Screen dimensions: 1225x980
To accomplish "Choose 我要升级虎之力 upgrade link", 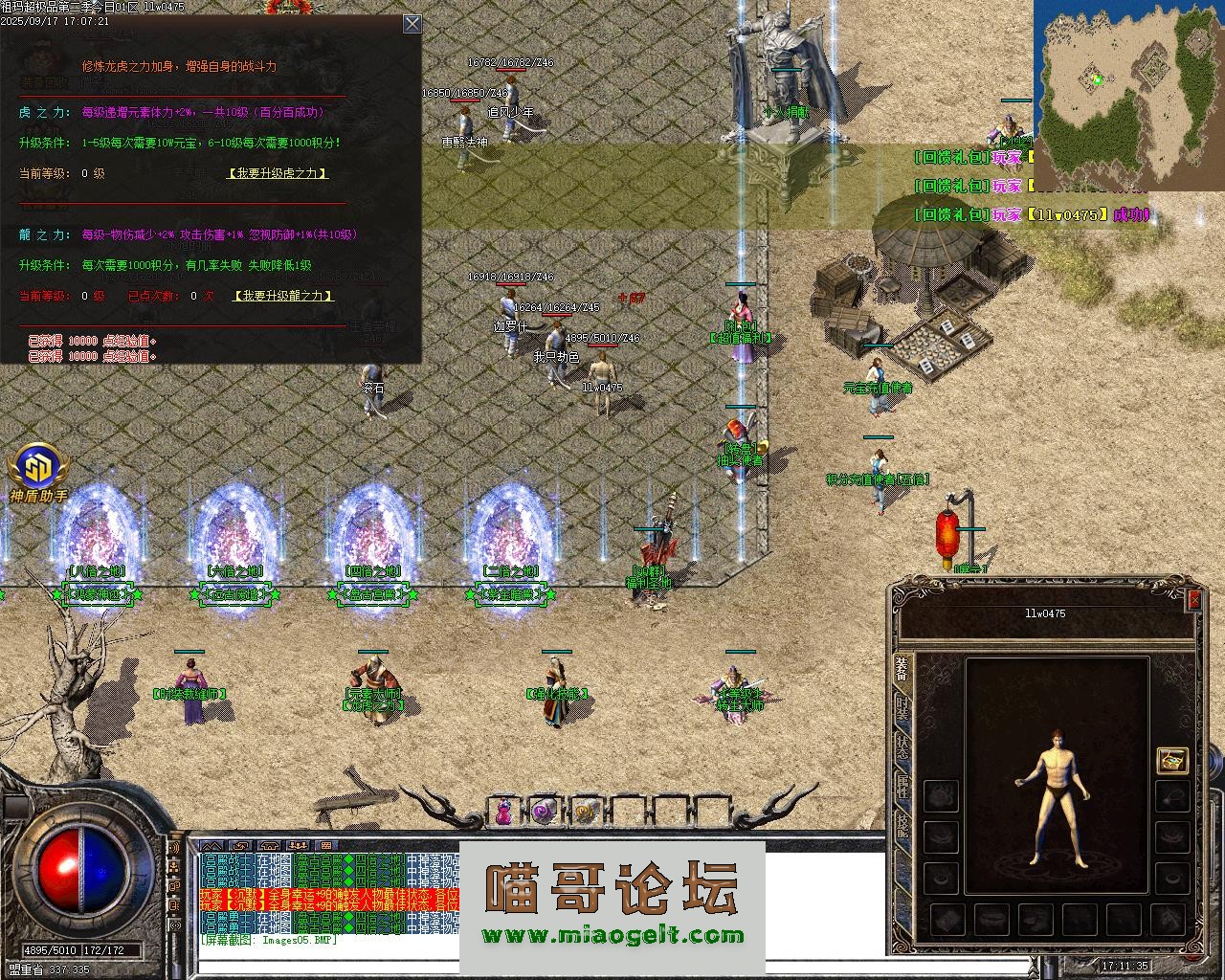I will click(x=278, y=173).
